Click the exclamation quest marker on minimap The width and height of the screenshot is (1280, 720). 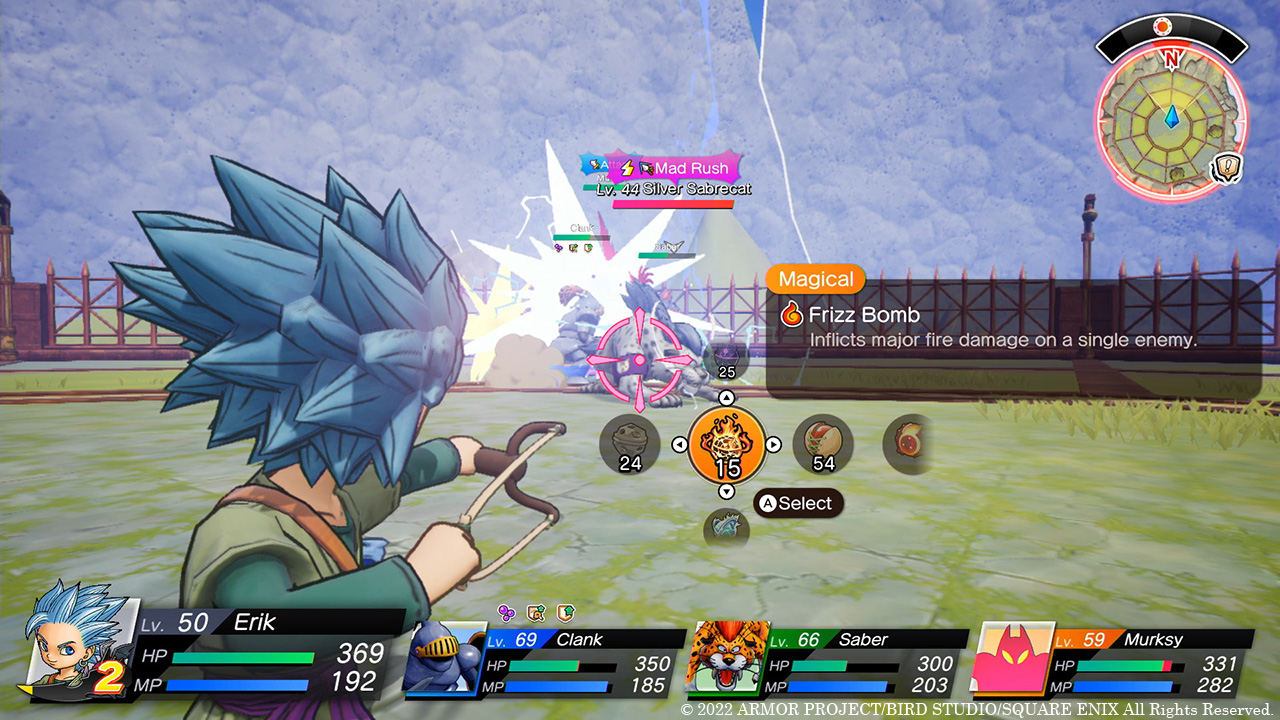coord(1225,169)
